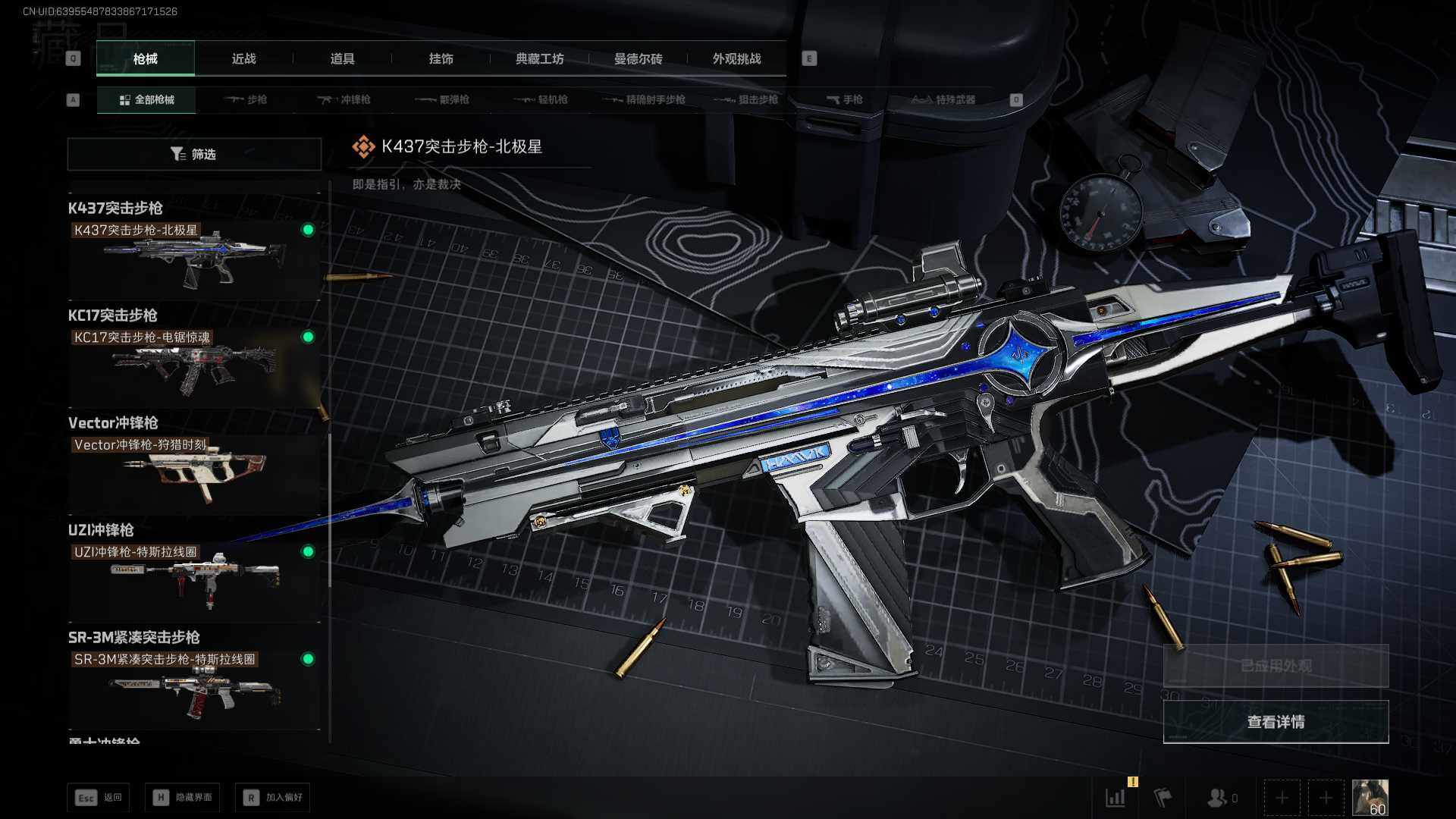Open the player avatar profile

pyautogui.click(x=1370, y=798)
